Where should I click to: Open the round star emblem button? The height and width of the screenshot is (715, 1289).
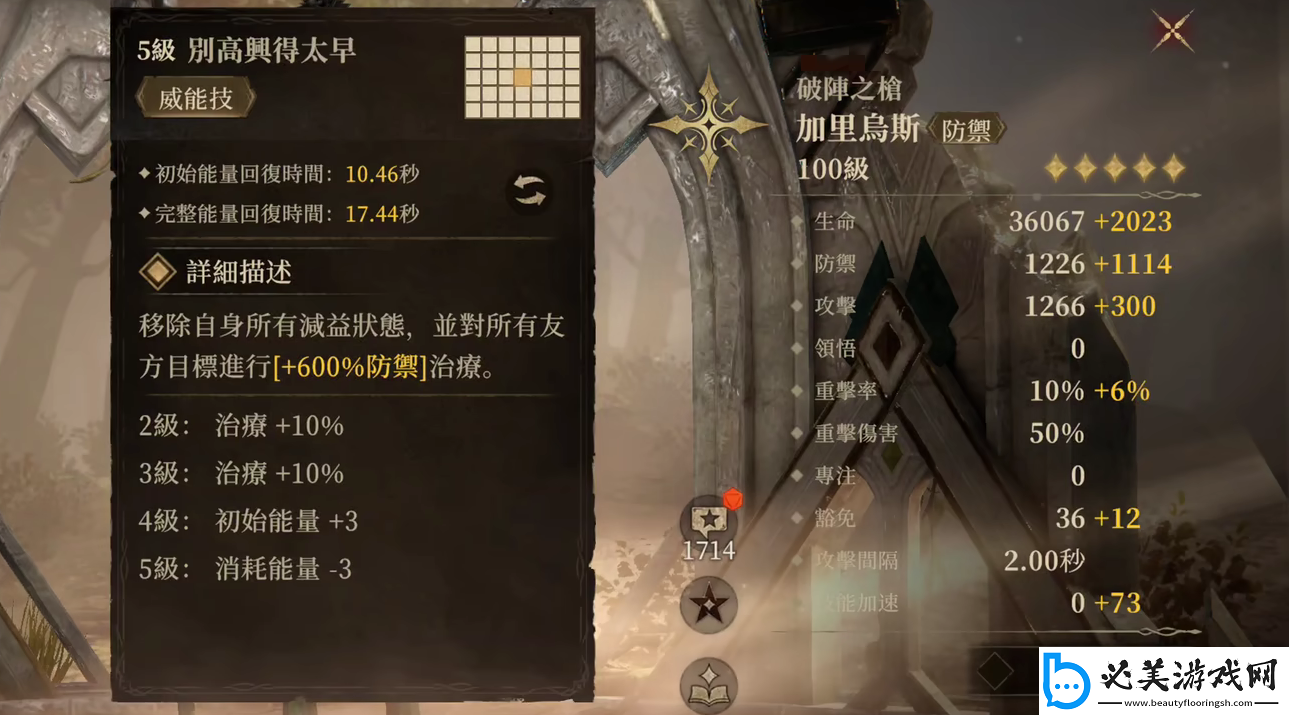click(709, 606)
